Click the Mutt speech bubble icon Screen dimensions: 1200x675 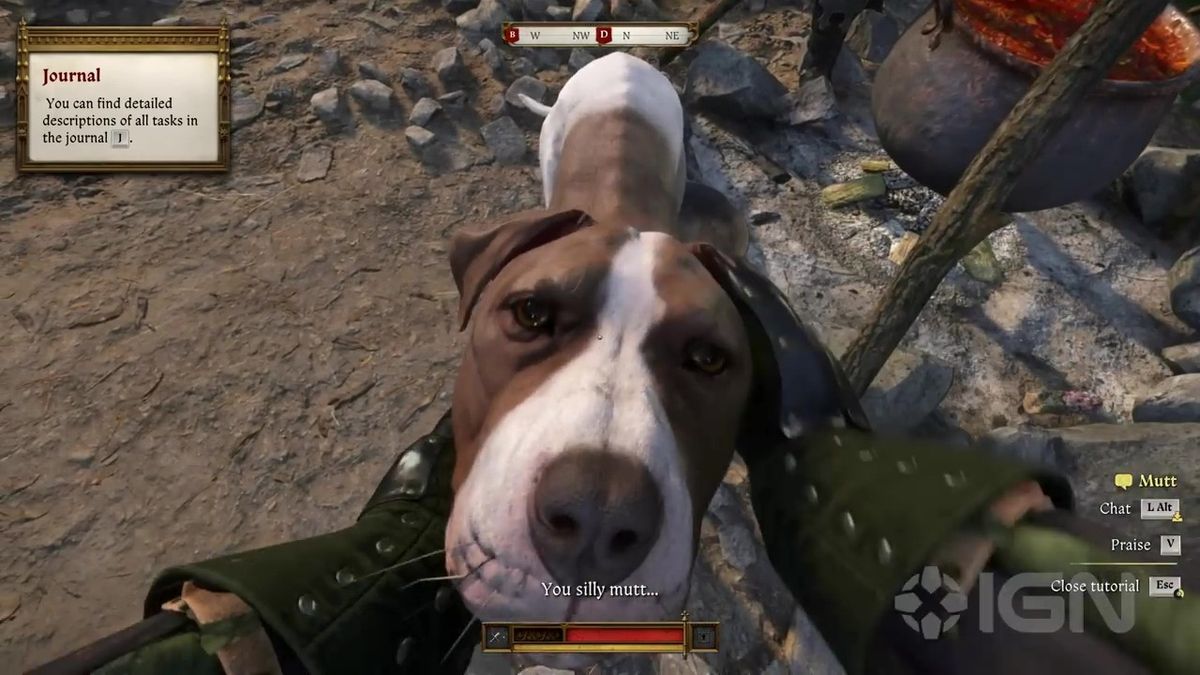(1123, 482)
